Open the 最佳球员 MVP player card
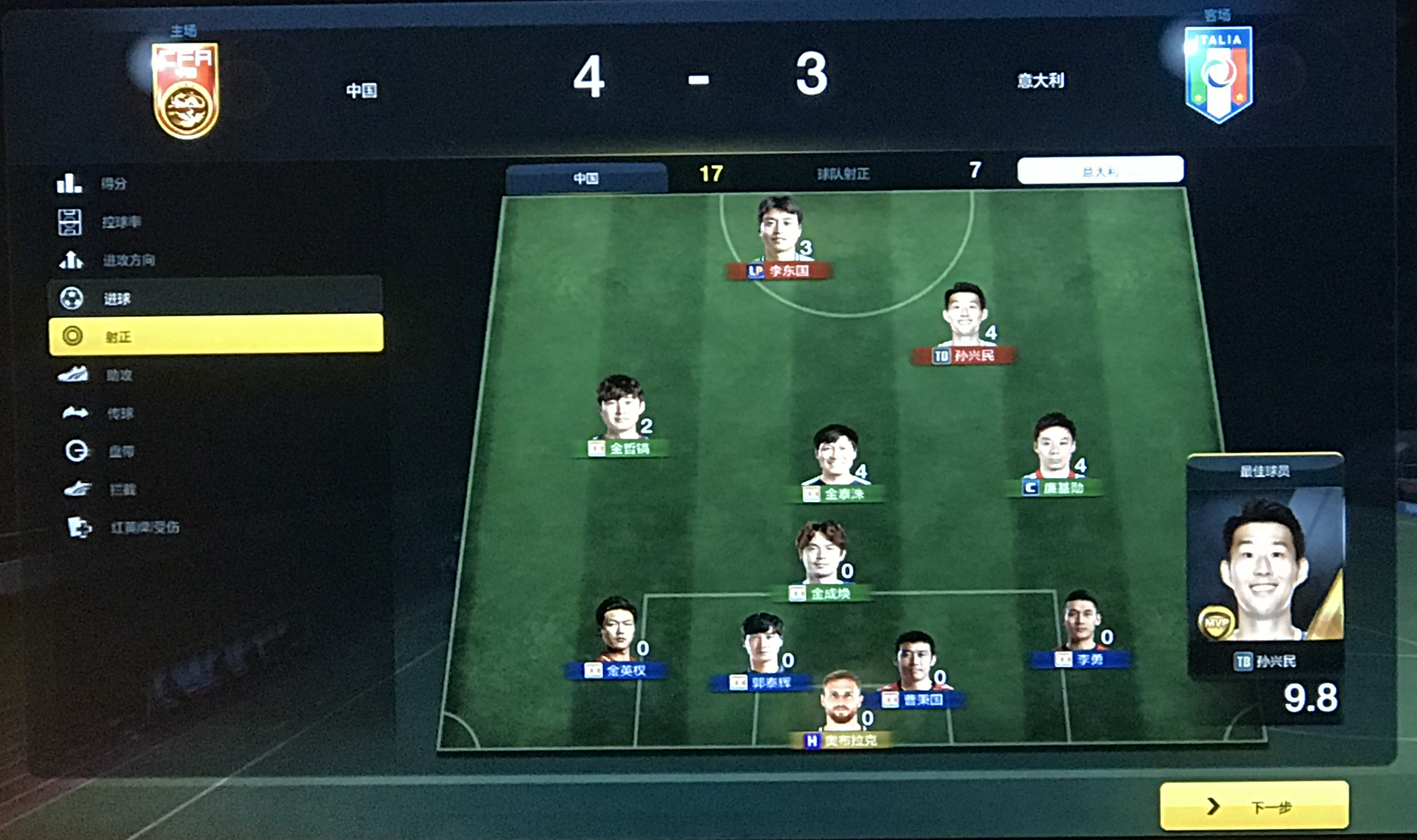The image size is (1417, 840). (x=1265, y=572)
